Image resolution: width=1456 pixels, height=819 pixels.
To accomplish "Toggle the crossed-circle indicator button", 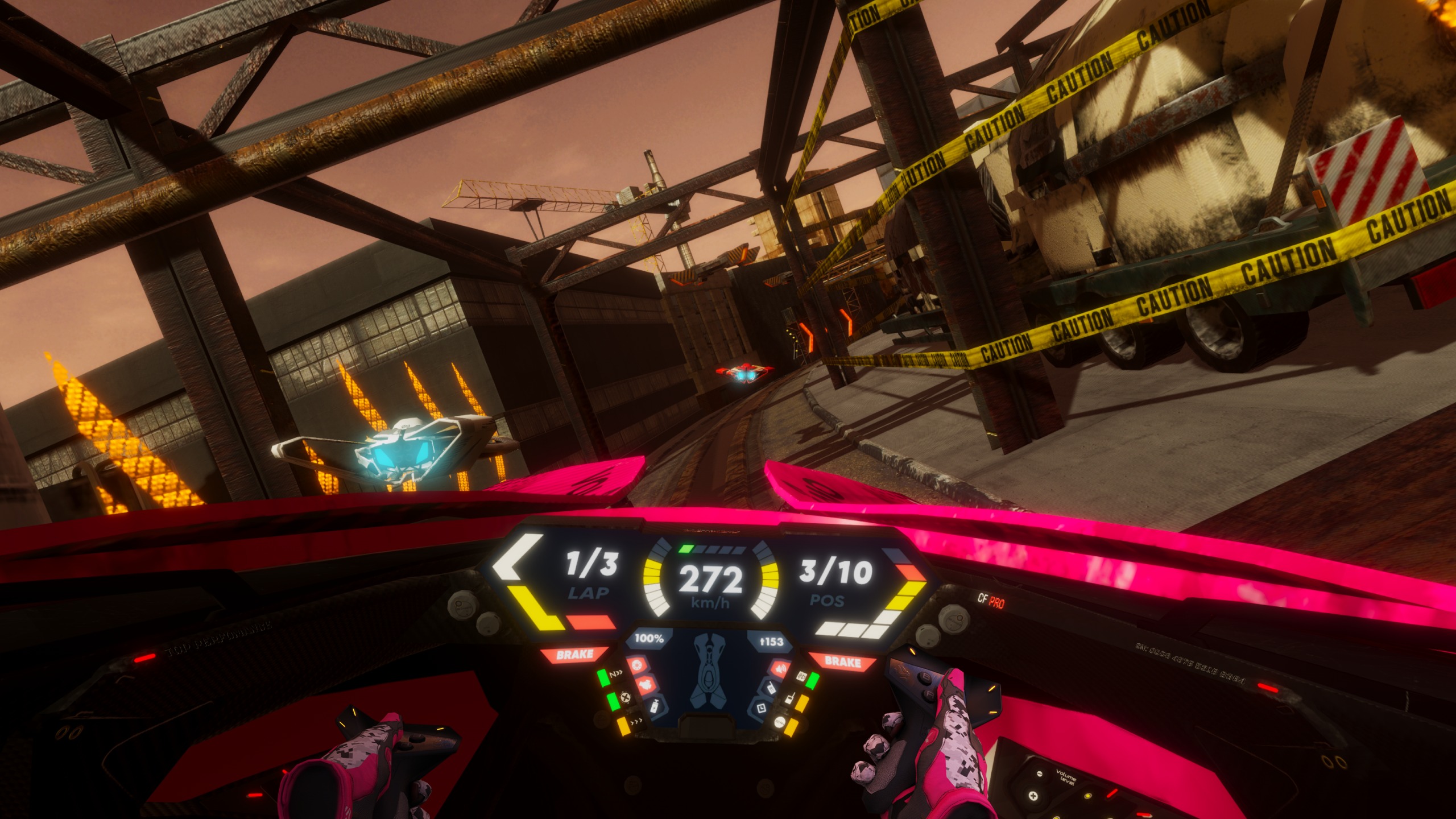I will (x=626, y=696).
